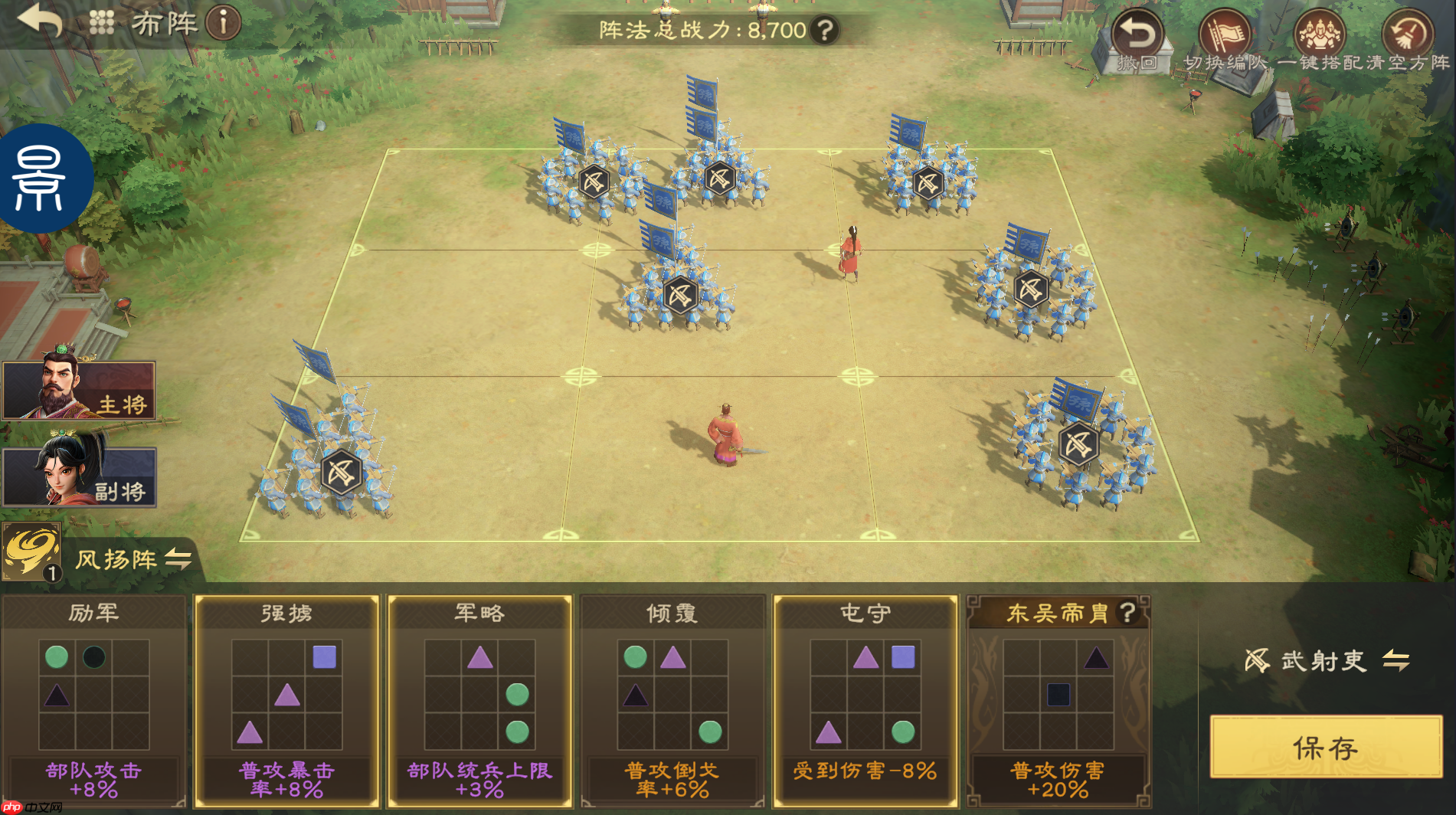Viewport: 1456px width, 815px height.
Task: Swap the 武射吏 troop type
Action: pyautogui.click(x=1396, y=660)
